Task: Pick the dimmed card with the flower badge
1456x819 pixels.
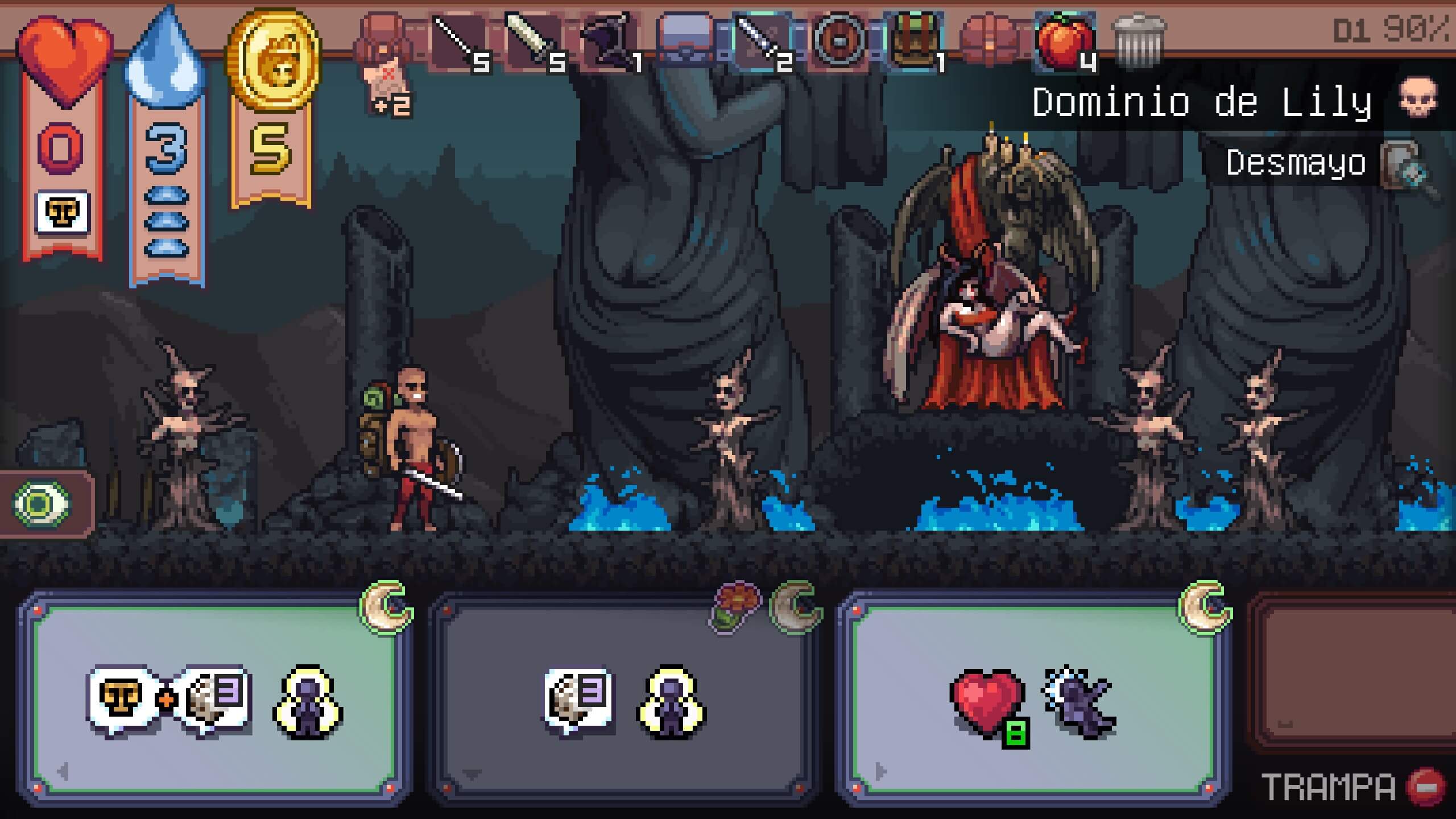Action: [x=623, y=700]
